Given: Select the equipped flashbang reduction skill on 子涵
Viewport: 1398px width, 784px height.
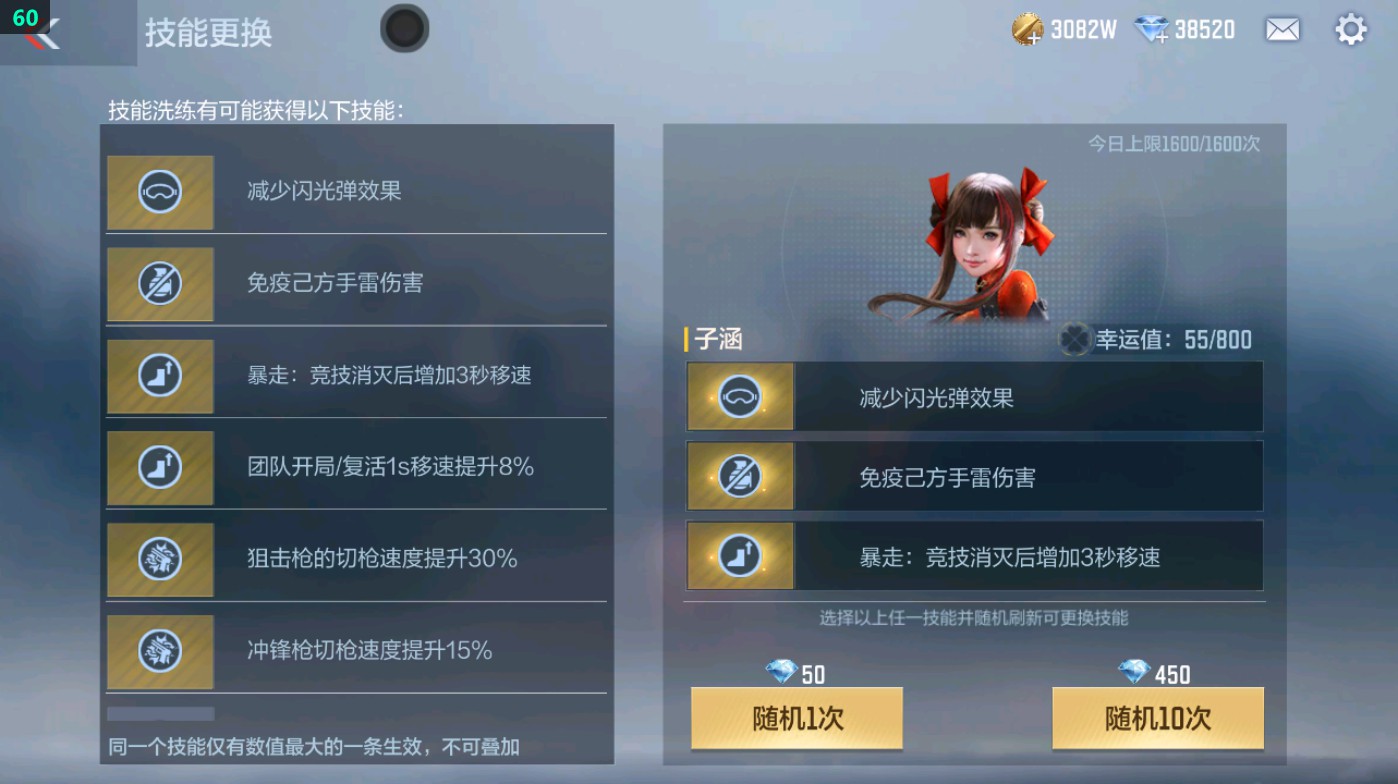Looking at the screenshot, I should point(975,396).
